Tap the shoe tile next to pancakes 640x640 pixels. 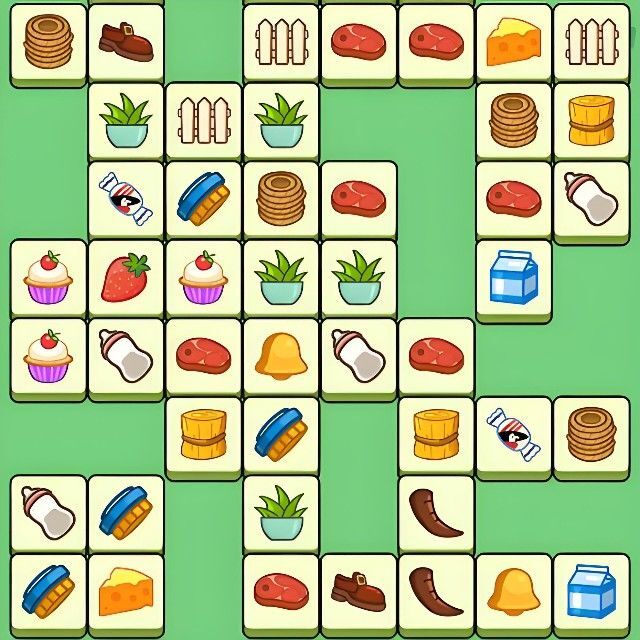click(126, 40)
